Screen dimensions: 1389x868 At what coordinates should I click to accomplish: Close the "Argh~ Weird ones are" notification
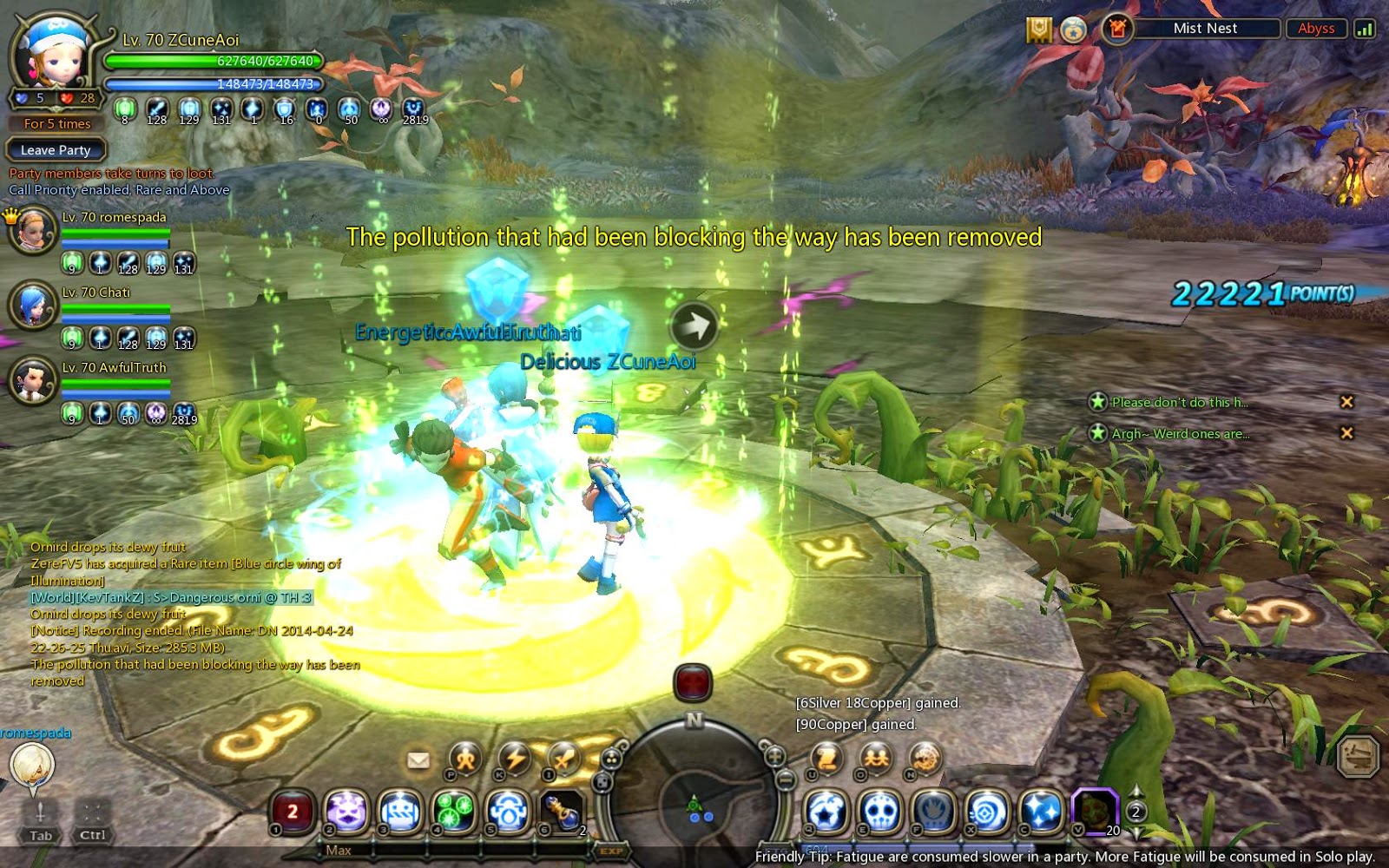[x=1346, y=432]
